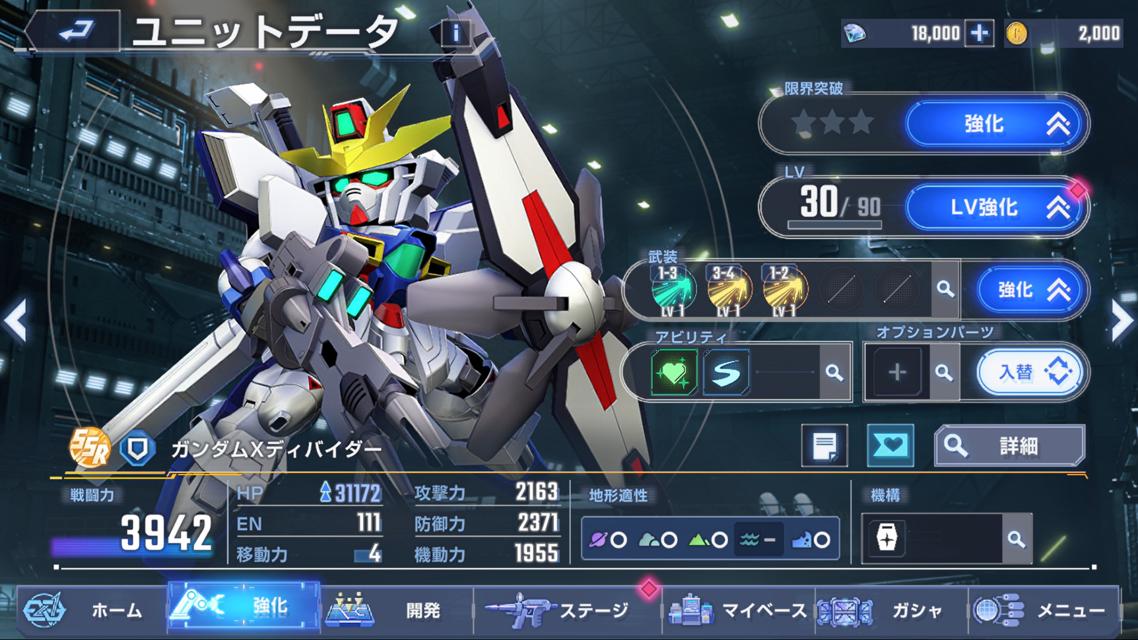Viewport: 1138px width, 640px height.
Task: Choose the 入替 swap button
Action: click(x=1031, y=373)
